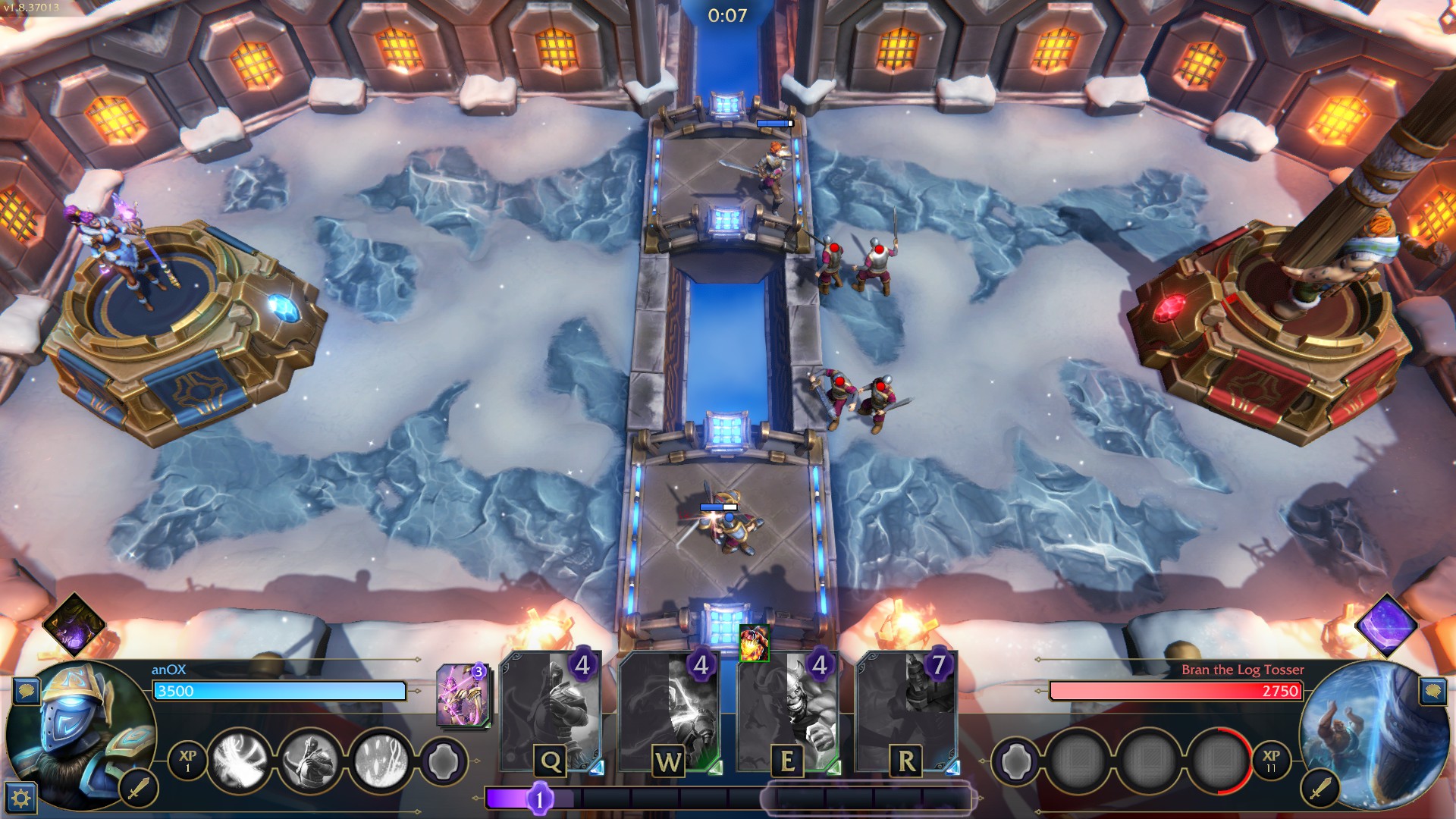The image size is (1456, 819).
Task: Select the Q card costing 4
Action: point(551,714)
